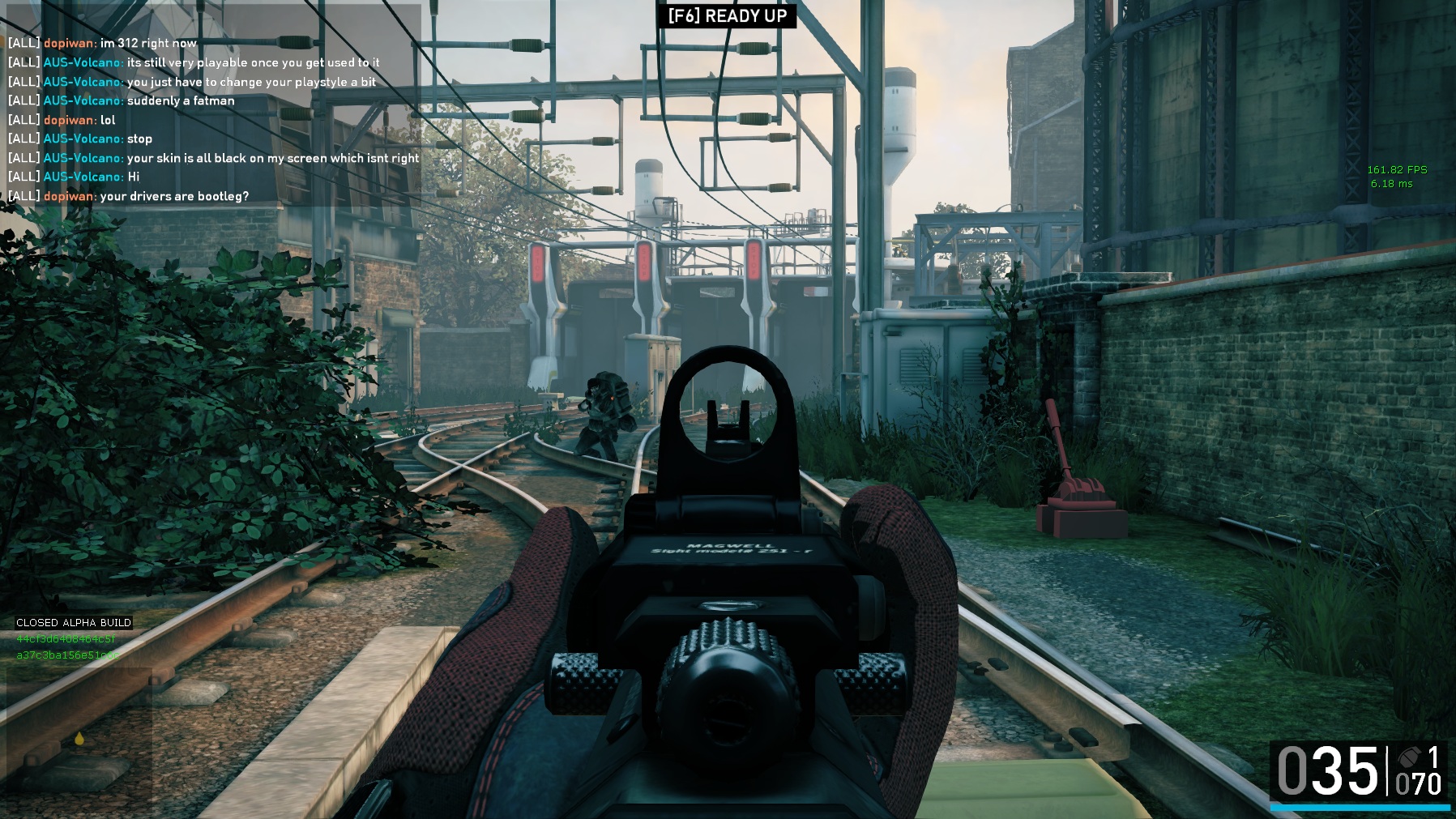1456x819 pixels.
Task: Click dopiwan's "im 312 right now" chat message
Action: [148, 43]
